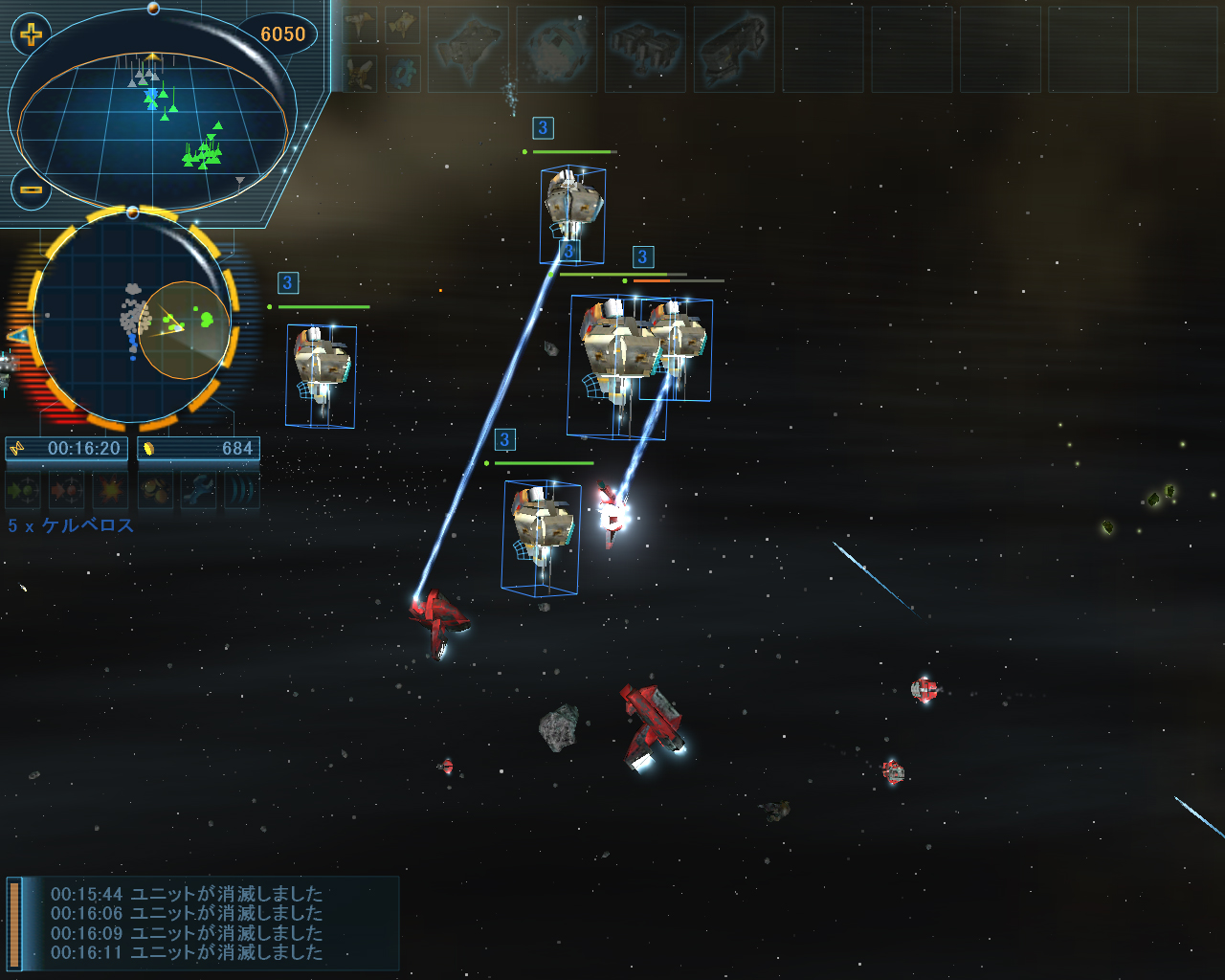Zoom out the tactical map with minus button
Viewport: 1225px width, 980px height.
click(32, 189)
